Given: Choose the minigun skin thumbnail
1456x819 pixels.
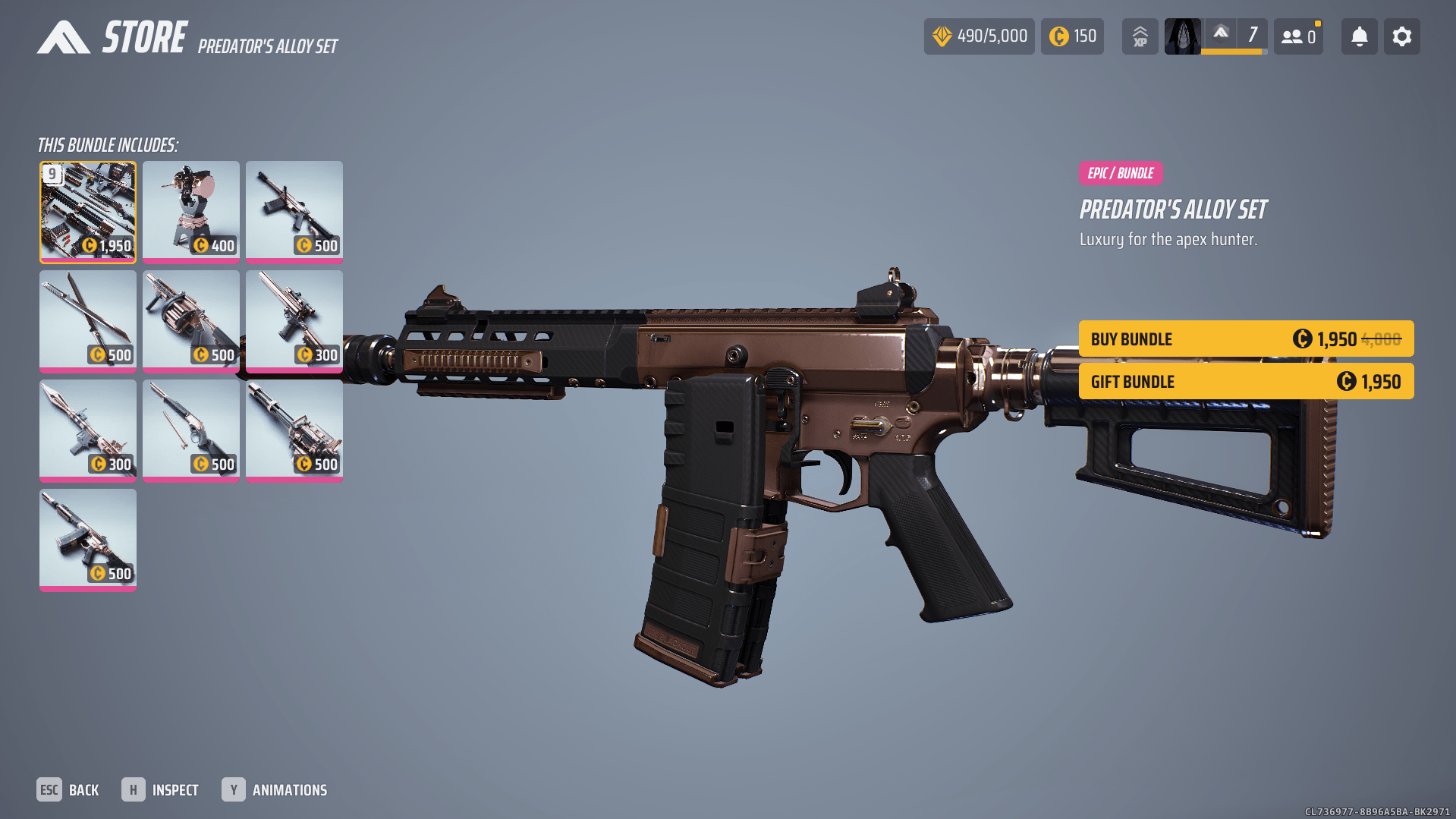Looking at the screenshot, I should [294, 430].
